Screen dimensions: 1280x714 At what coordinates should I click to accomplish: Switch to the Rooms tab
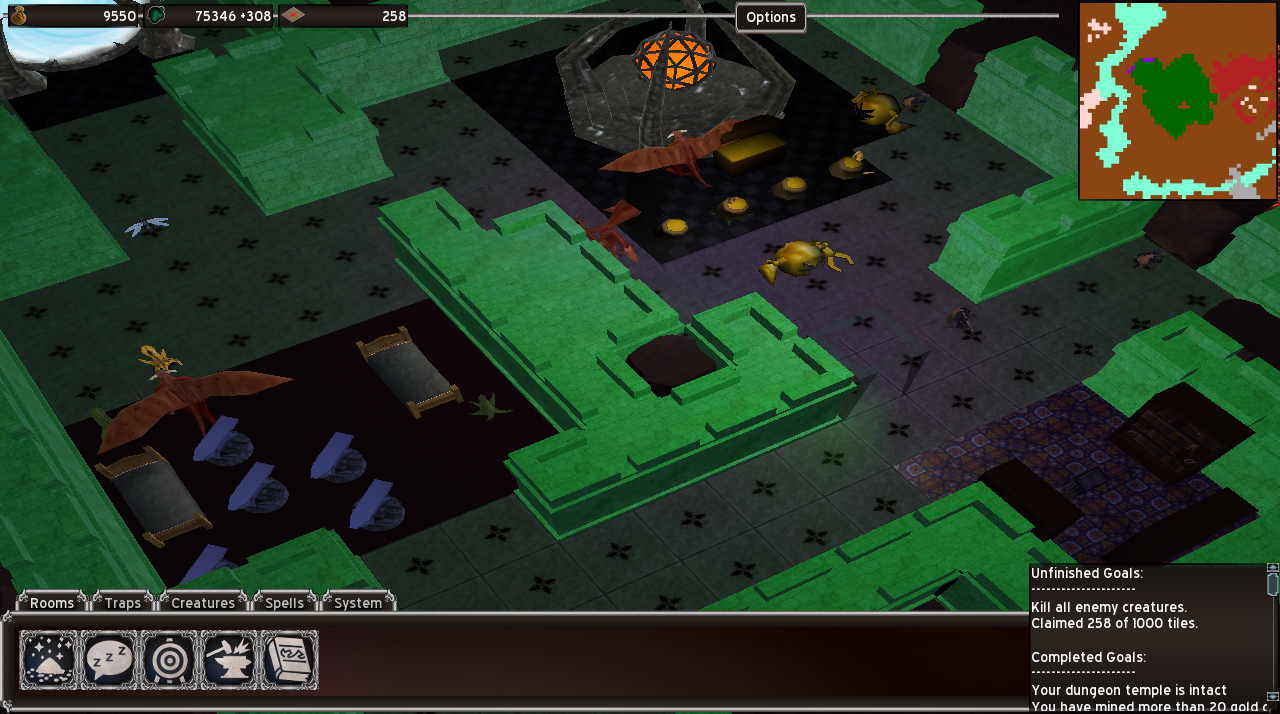click(52, 602)
